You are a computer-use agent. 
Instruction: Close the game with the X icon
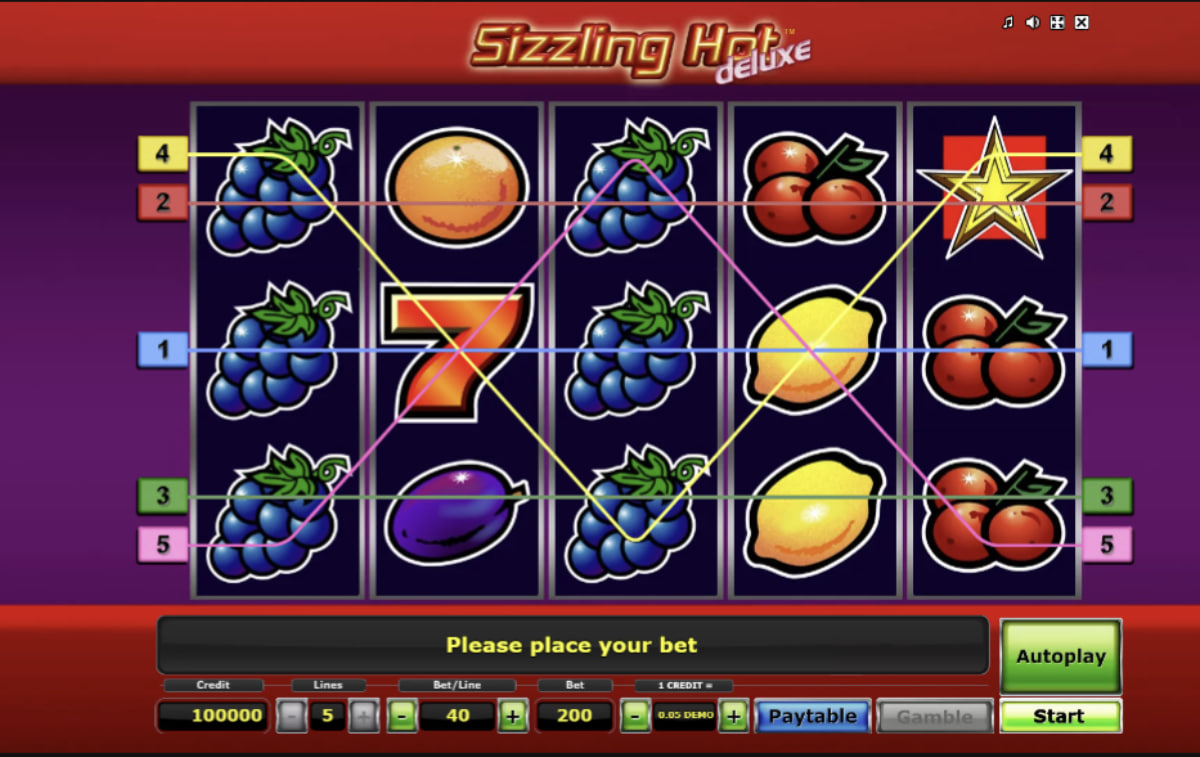point(1081,23)
